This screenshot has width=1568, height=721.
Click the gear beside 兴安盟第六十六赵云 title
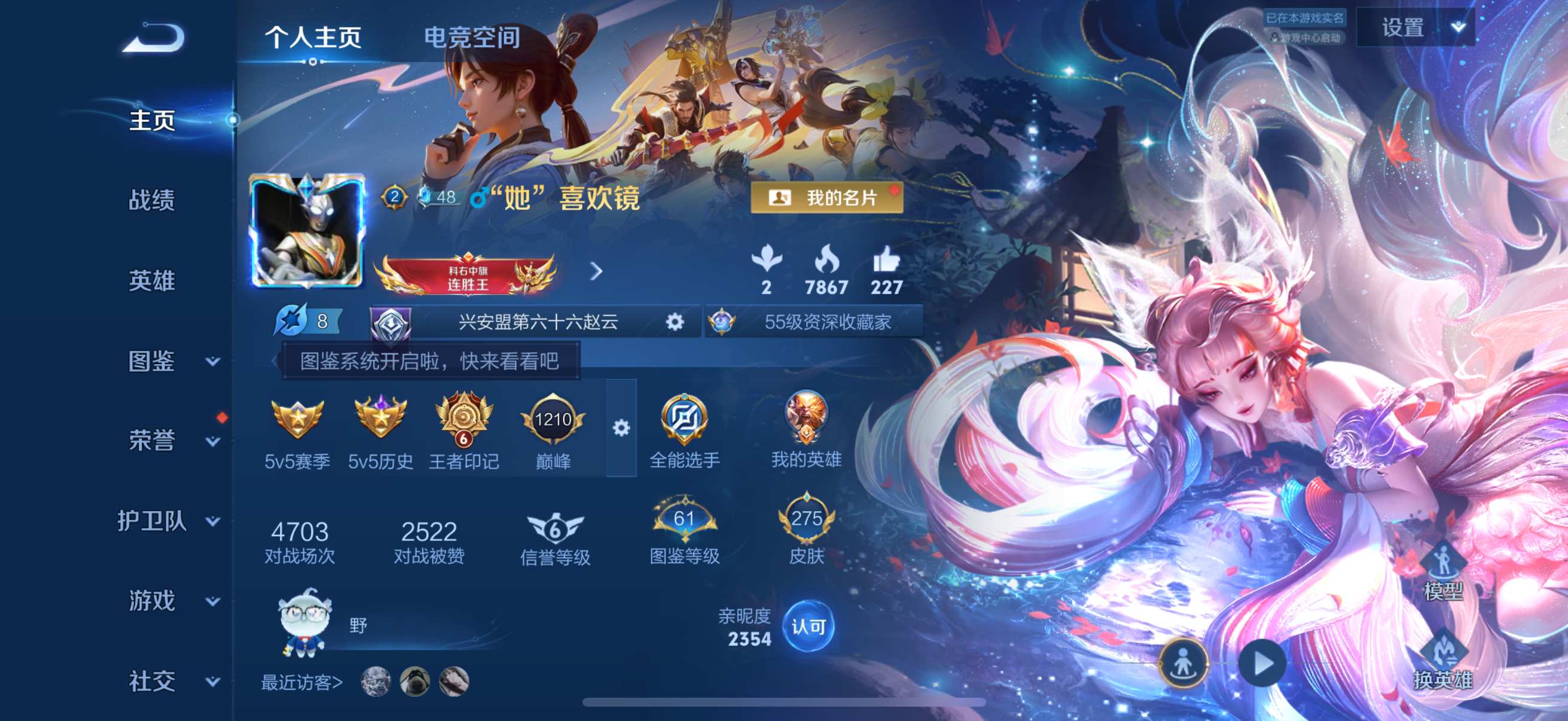pyautogui.click(x=676, y=322)
